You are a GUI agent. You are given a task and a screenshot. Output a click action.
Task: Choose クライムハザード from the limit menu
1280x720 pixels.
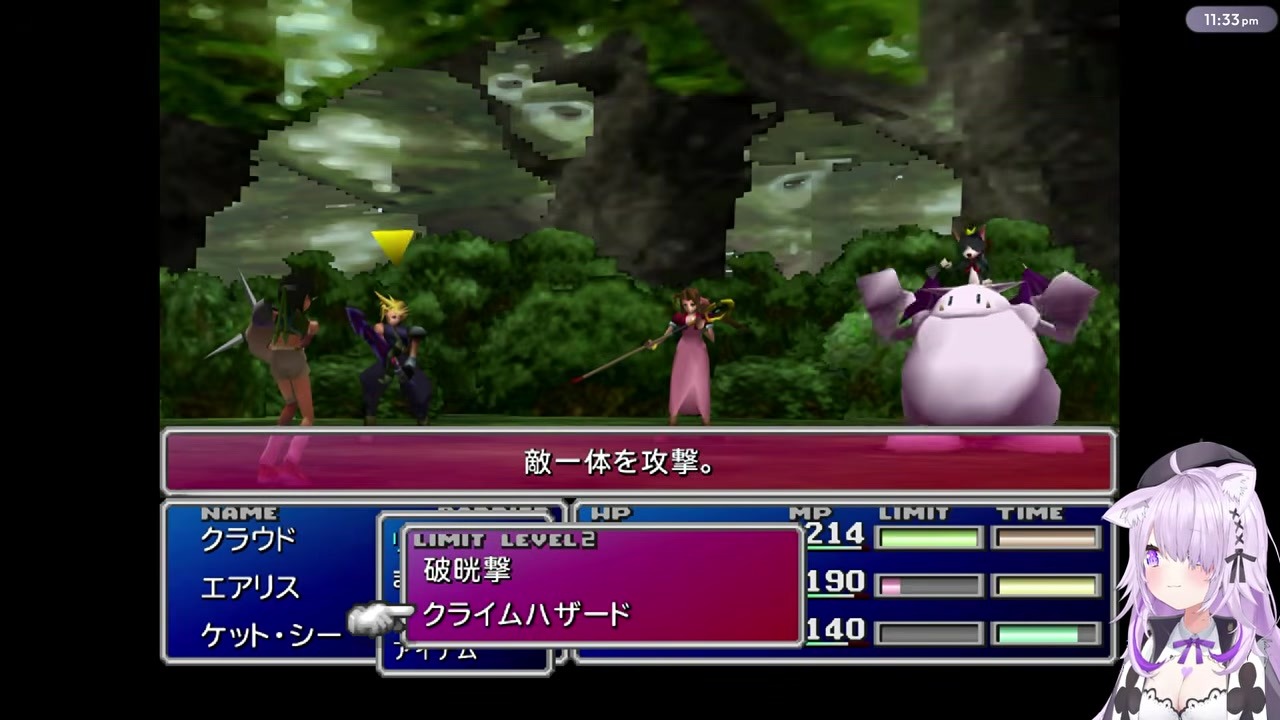528,615
